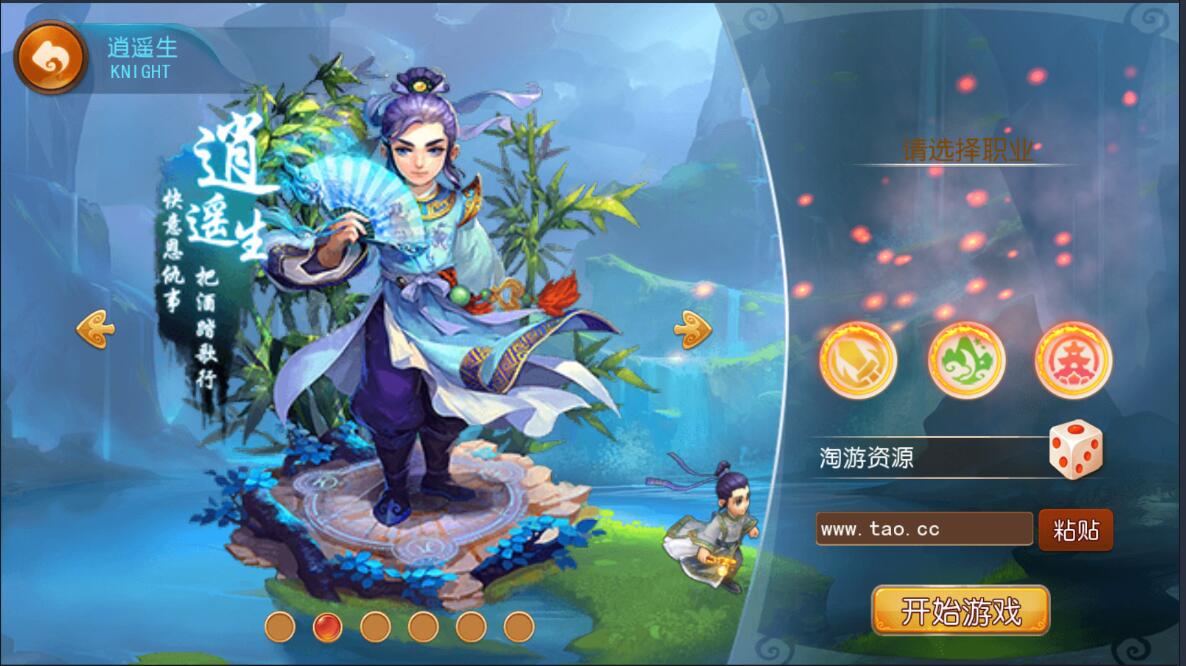Start the game with 开始游戏

pyautogui.click(x=960, y=611)
